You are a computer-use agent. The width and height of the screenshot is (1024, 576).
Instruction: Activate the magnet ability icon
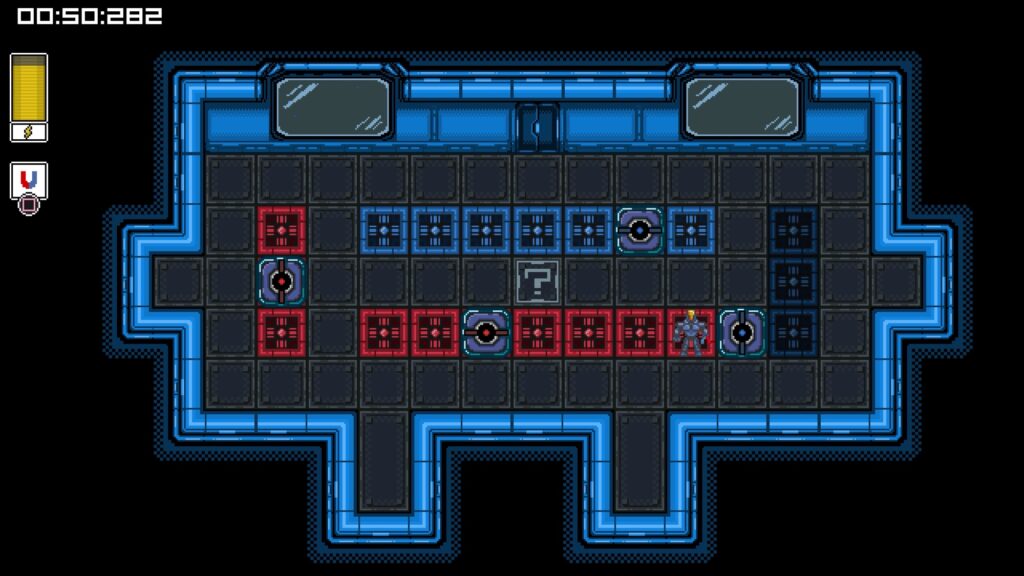point(29,181)
